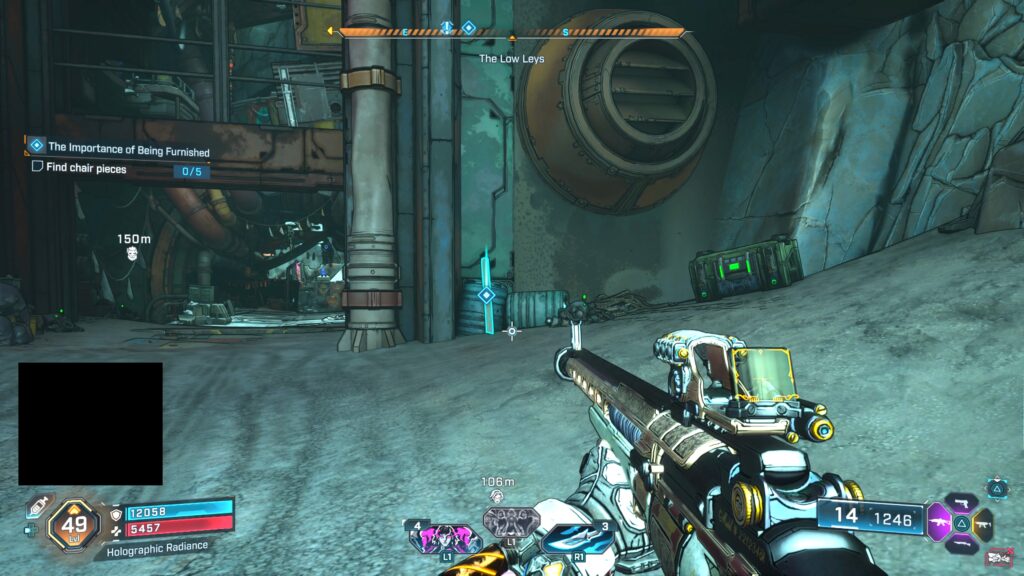The height and width of the screenshot is (576, 1024).
Task: Click the 106m distance marker icon
Action: click(496, 496)
